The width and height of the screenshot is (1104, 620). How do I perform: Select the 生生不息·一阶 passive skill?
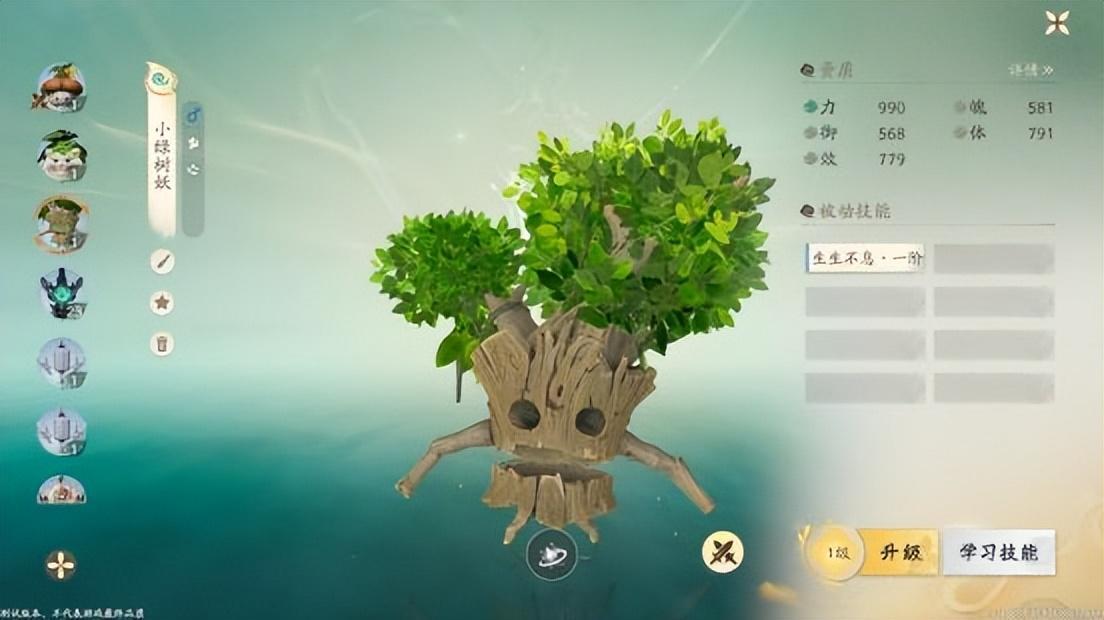click(866, 259)
